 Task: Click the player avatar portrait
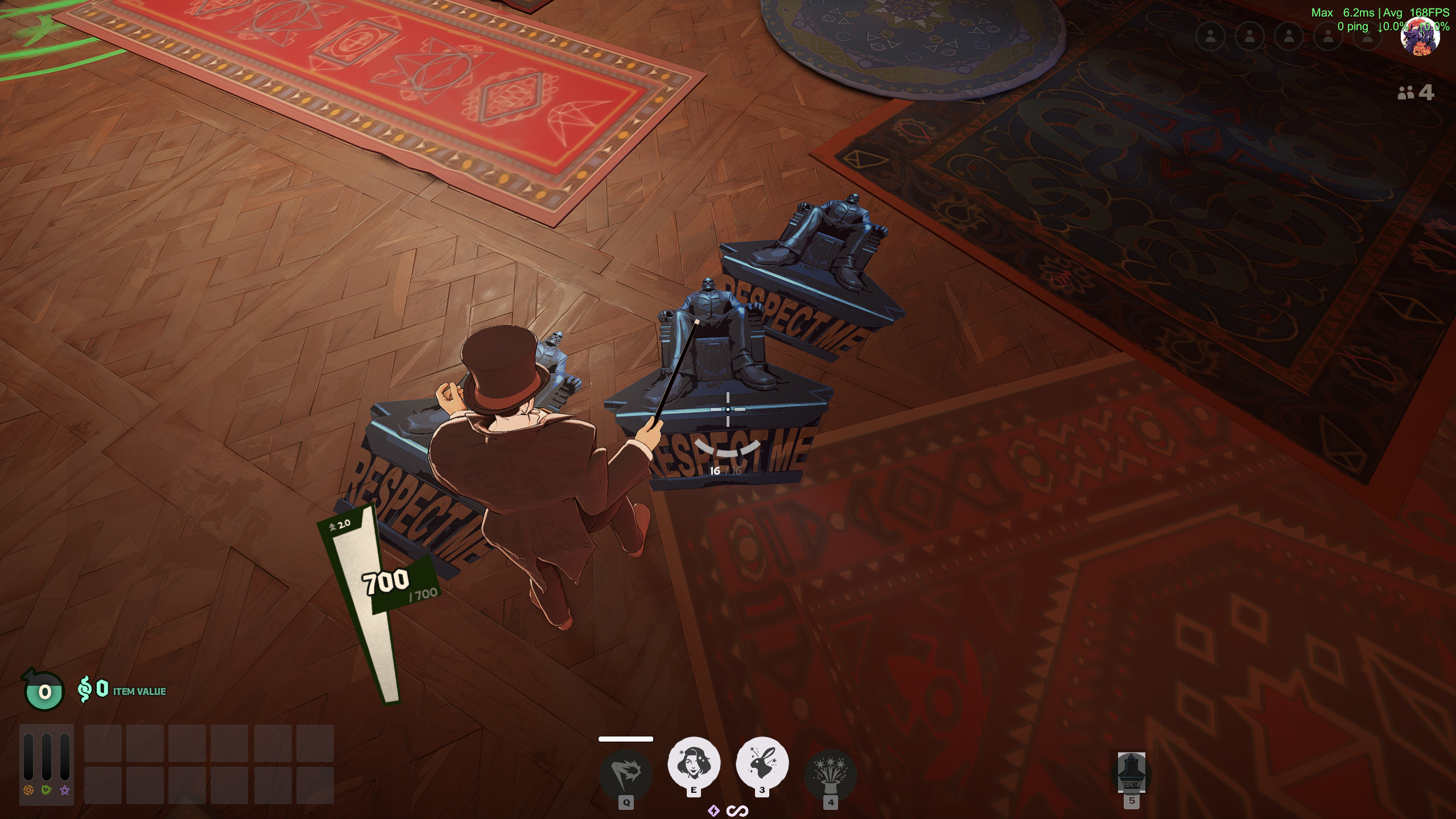pyautogui.click(x=1420, y=36)
